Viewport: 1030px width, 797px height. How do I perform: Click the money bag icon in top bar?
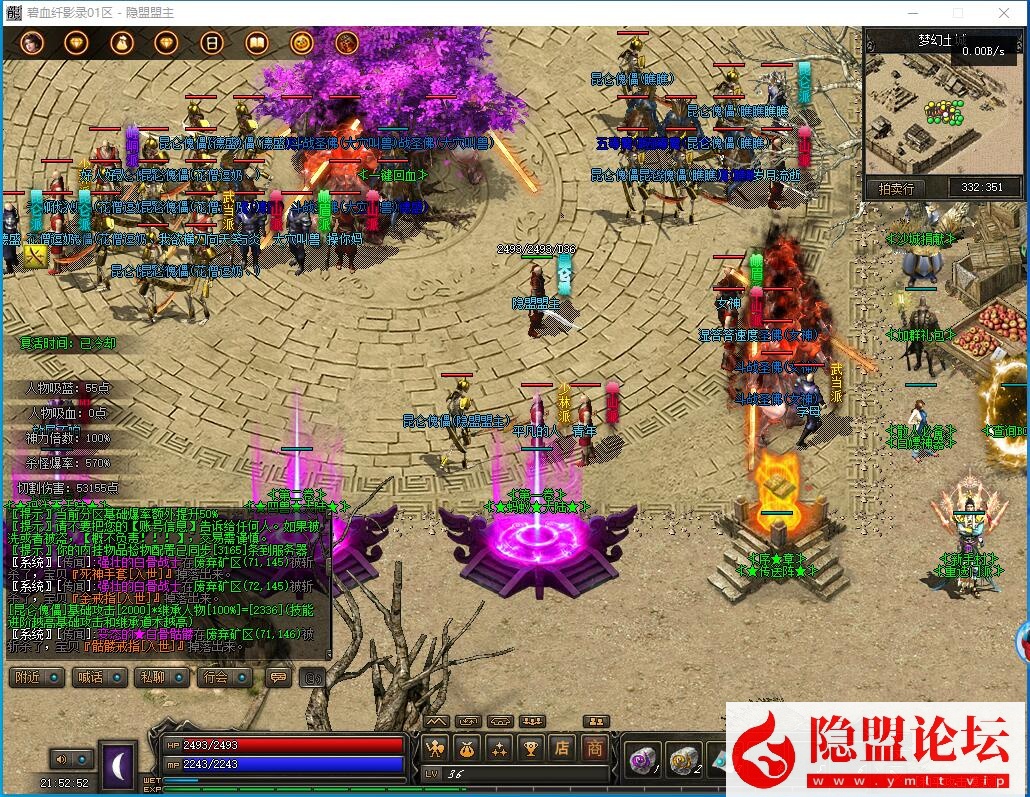122,43
